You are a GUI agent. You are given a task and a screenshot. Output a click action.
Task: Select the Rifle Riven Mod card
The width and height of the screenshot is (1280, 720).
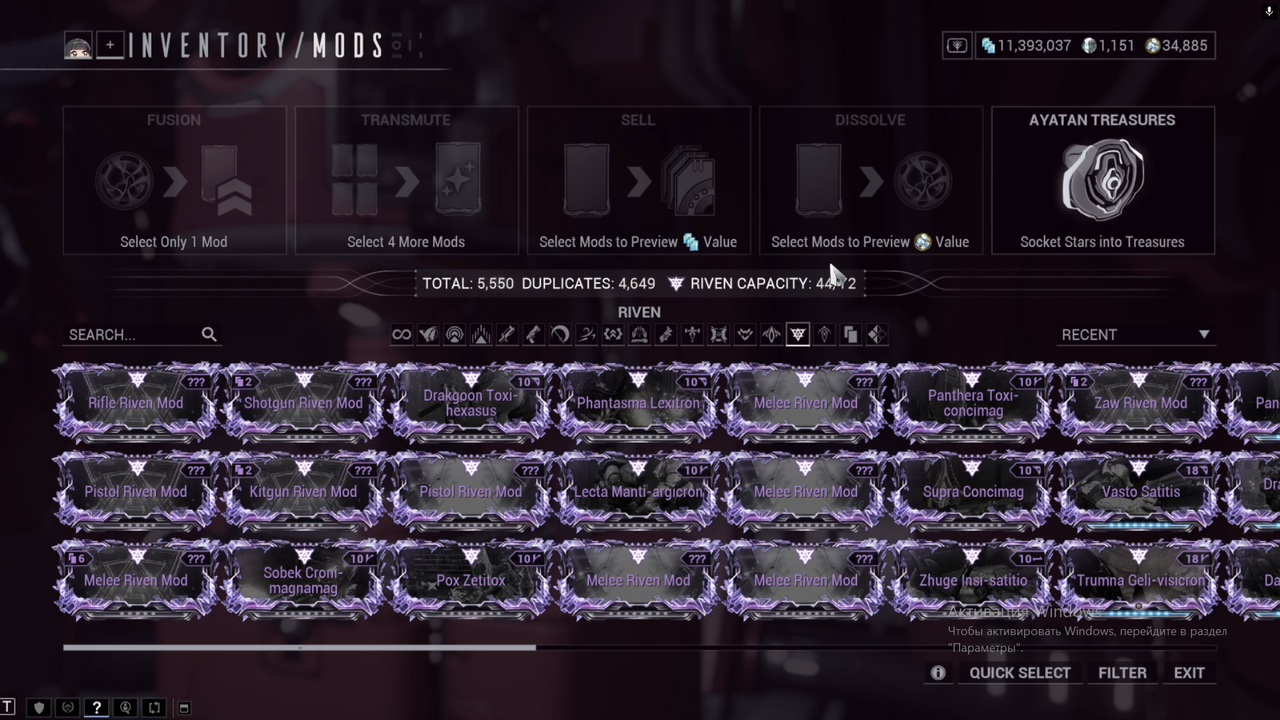pos(136,403)
